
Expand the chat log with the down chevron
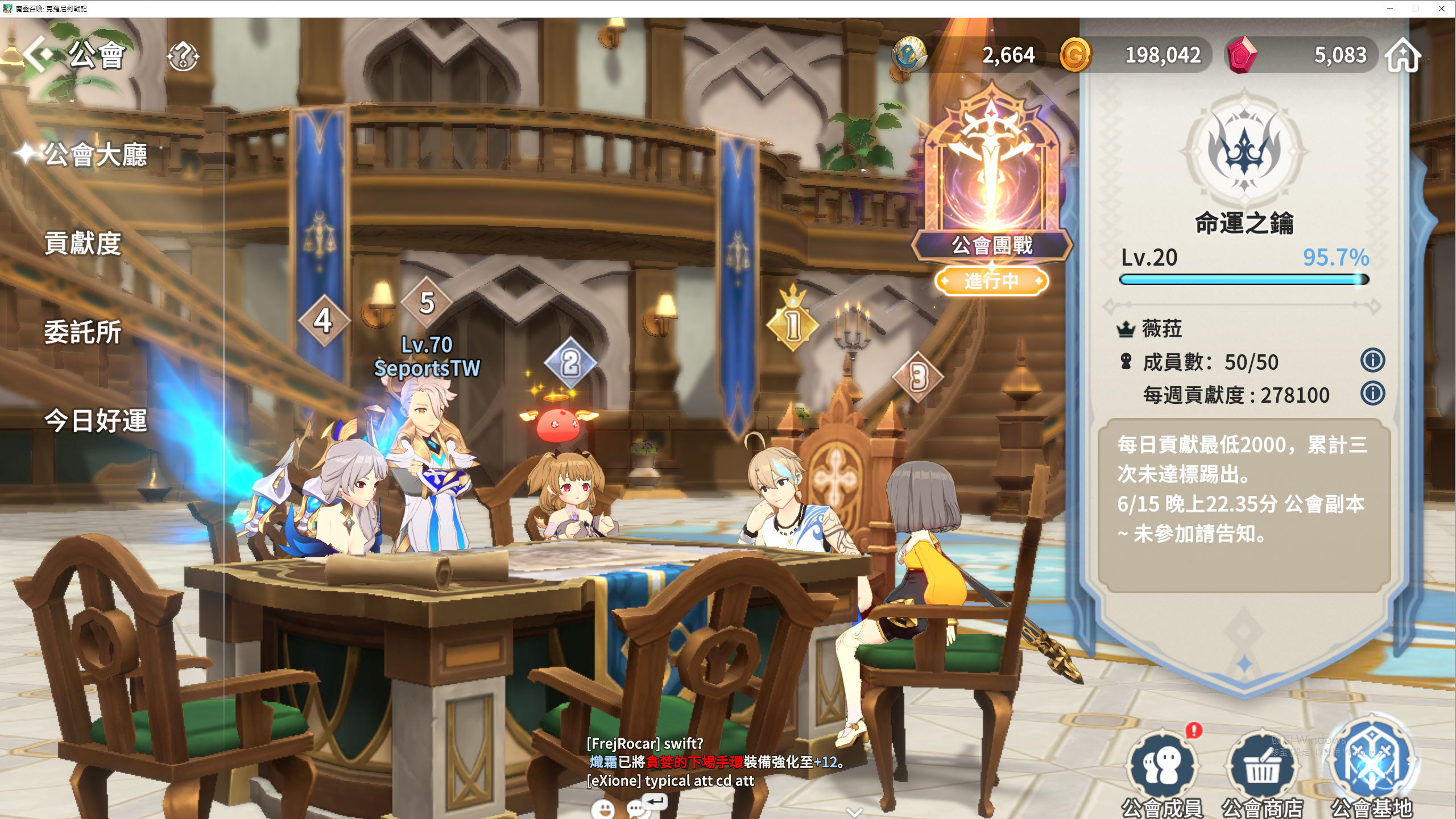click(x=854, y=812)
